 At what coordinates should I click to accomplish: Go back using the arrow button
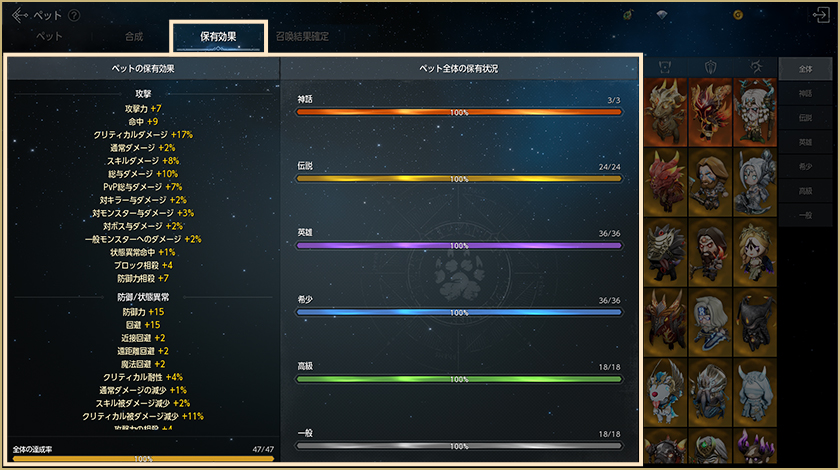click(x=19, y=15)
